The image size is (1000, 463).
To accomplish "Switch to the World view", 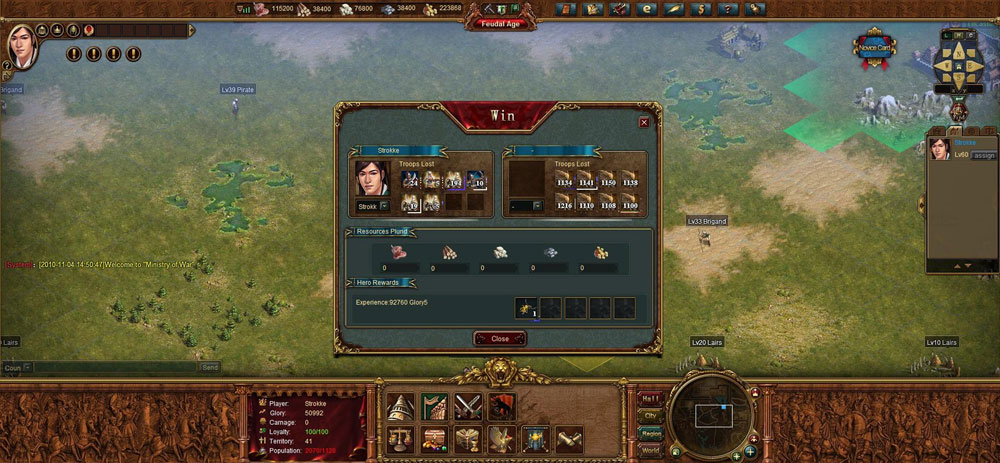I will click(x=649, y=451).
